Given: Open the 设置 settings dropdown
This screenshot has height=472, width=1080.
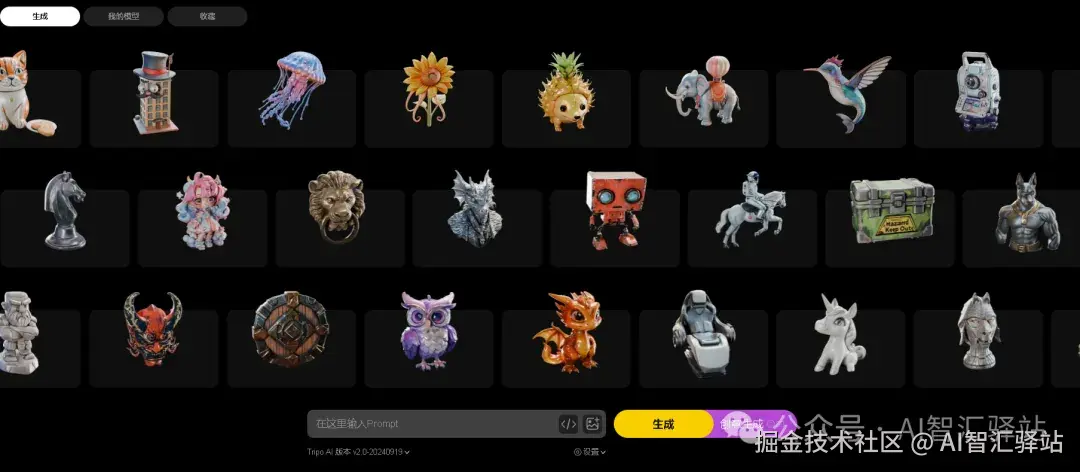Looking at the screenshot, I should click(x=590, y=452).
